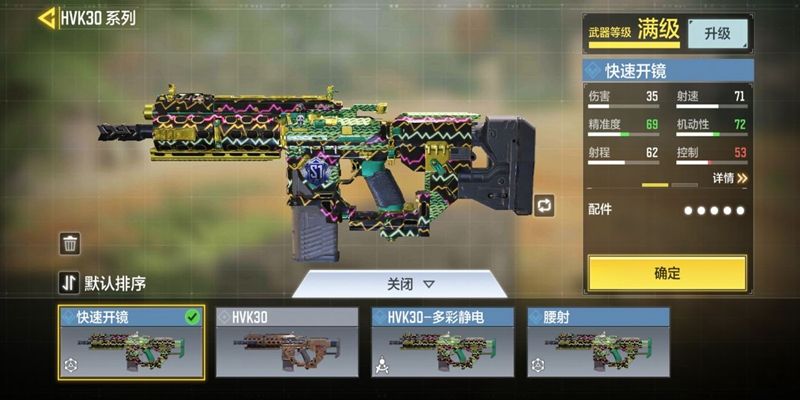Image resolution: width=800 pixels, height=400 pixels.
Task: Change the 默认排序 sort order
Action: pyautogui.click(x=103, y=283)
